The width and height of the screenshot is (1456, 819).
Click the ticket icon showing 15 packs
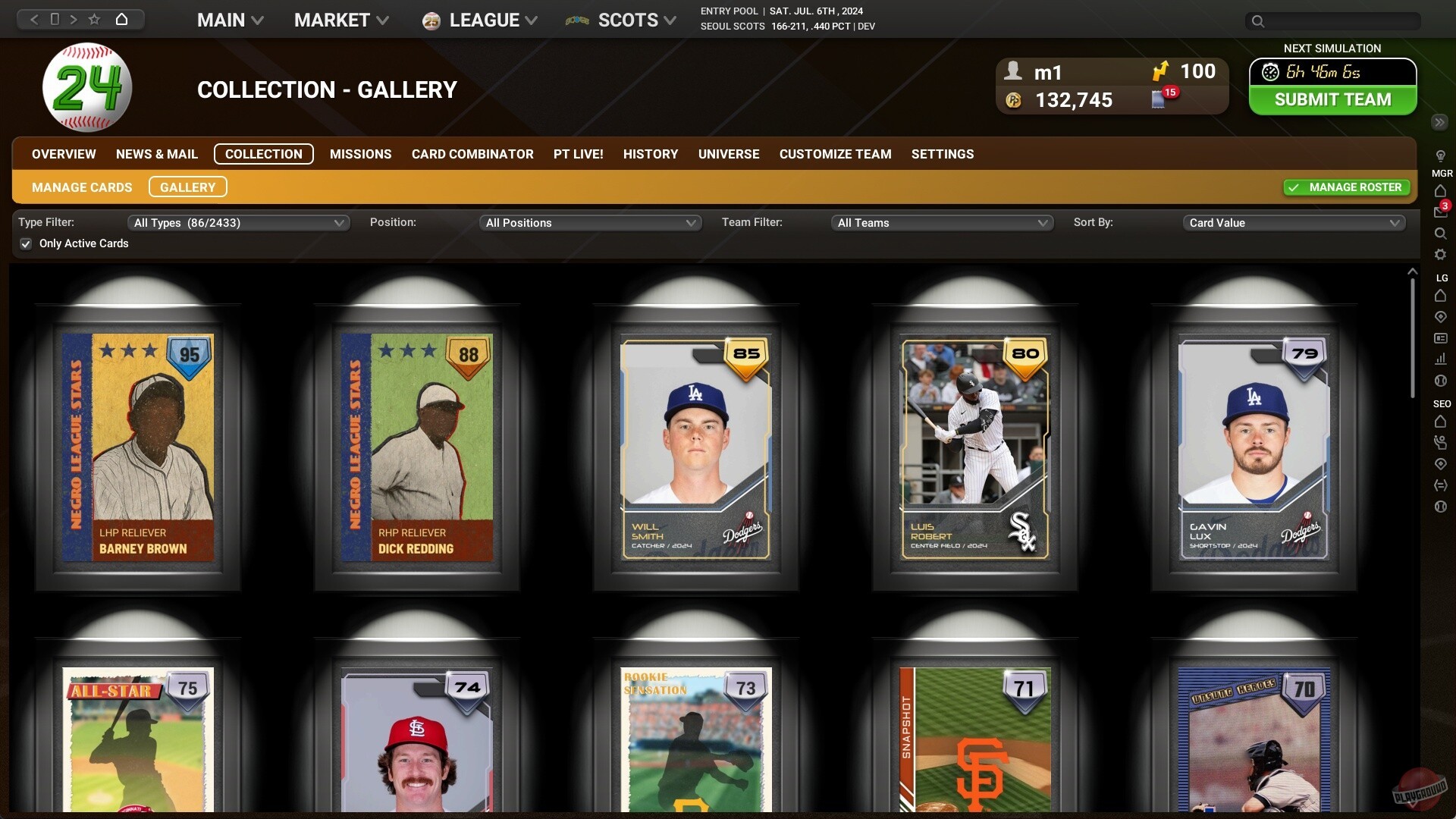(x=1159, y=99)
